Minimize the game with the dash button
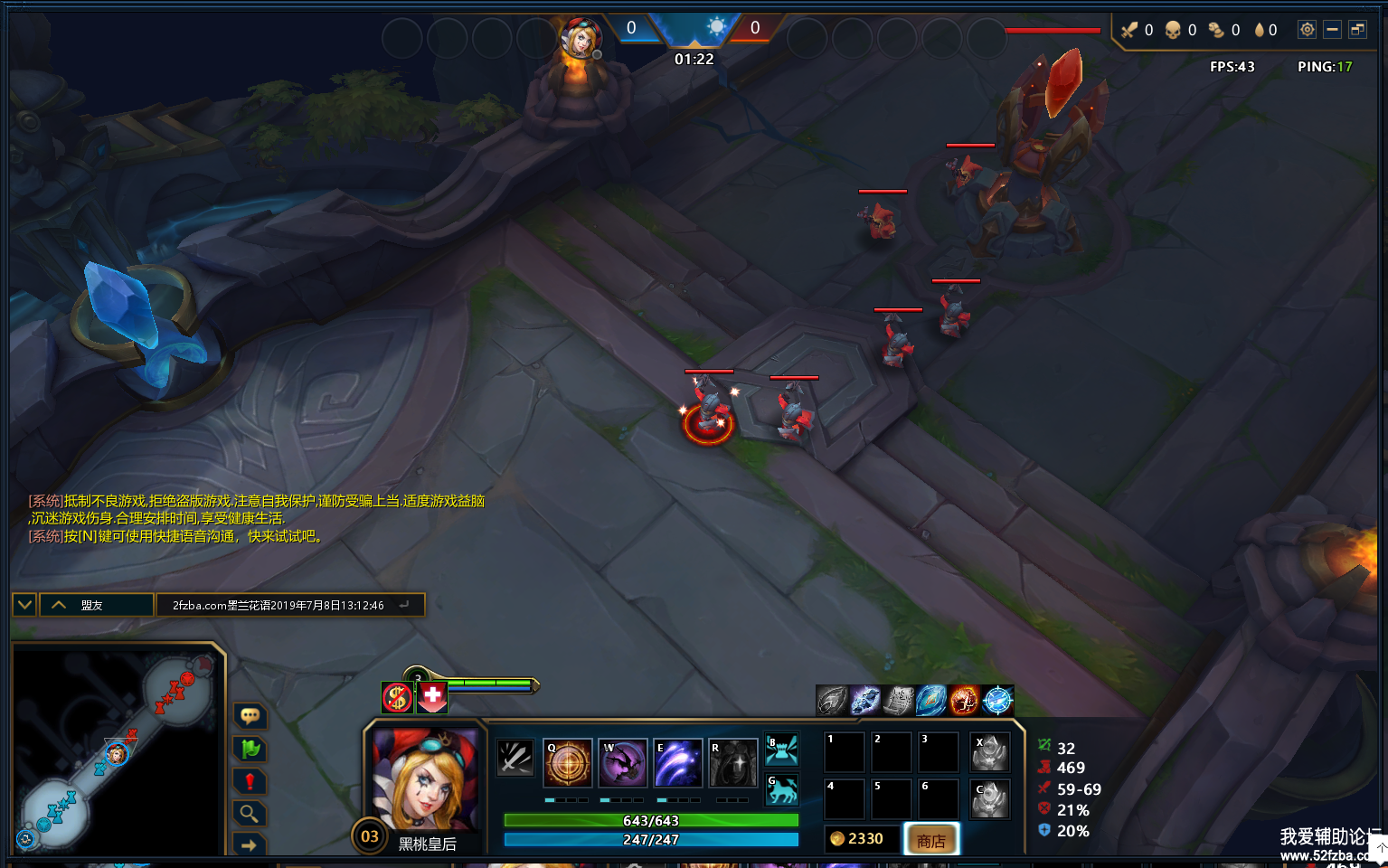Viewport: 1388px width, 868px height. click(x=1332, y=30)
